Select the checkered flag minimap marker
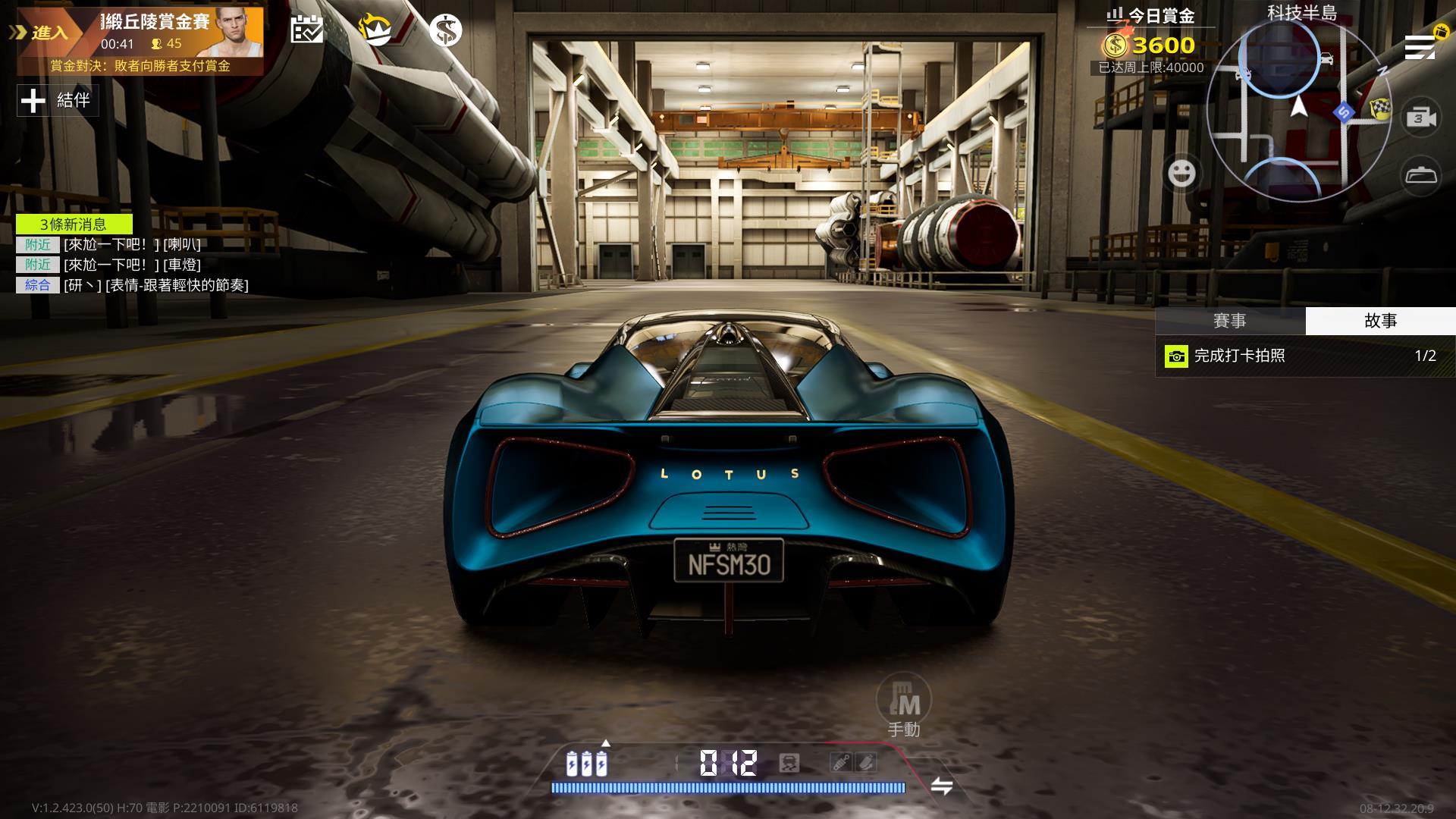 tap(1381, 110)
